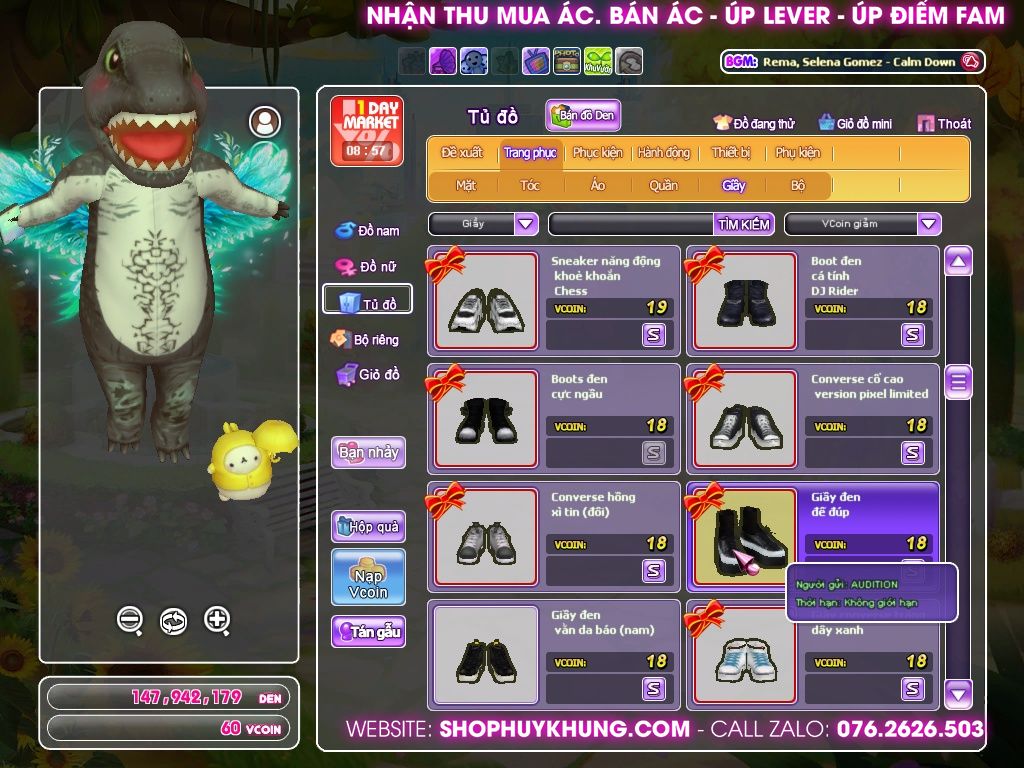Switch to the Phục kiện tab
Screen dimensions: 1024x768
(x=597, y=153)
